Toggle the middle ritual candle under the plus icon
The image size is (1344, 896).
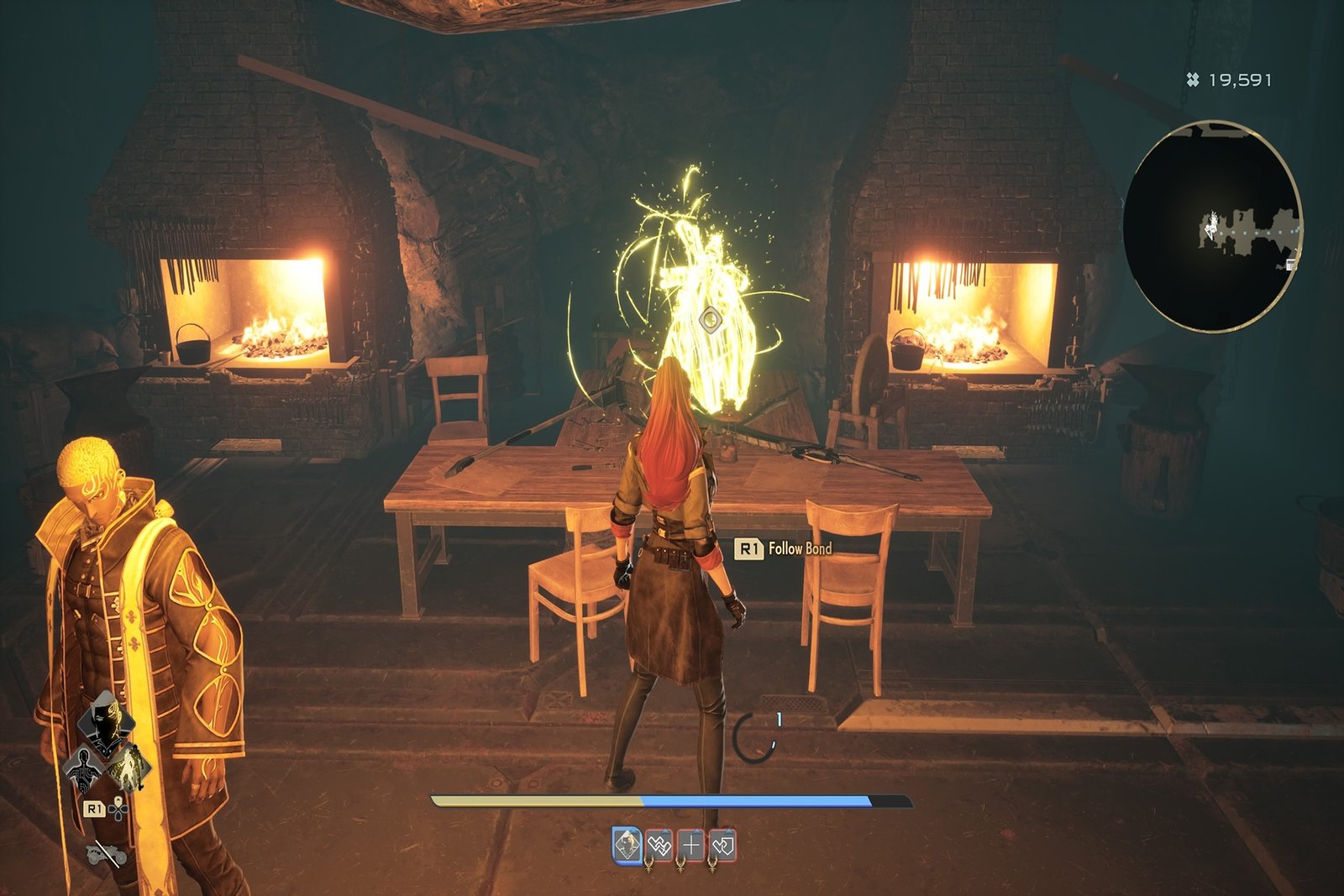[680, 864]
